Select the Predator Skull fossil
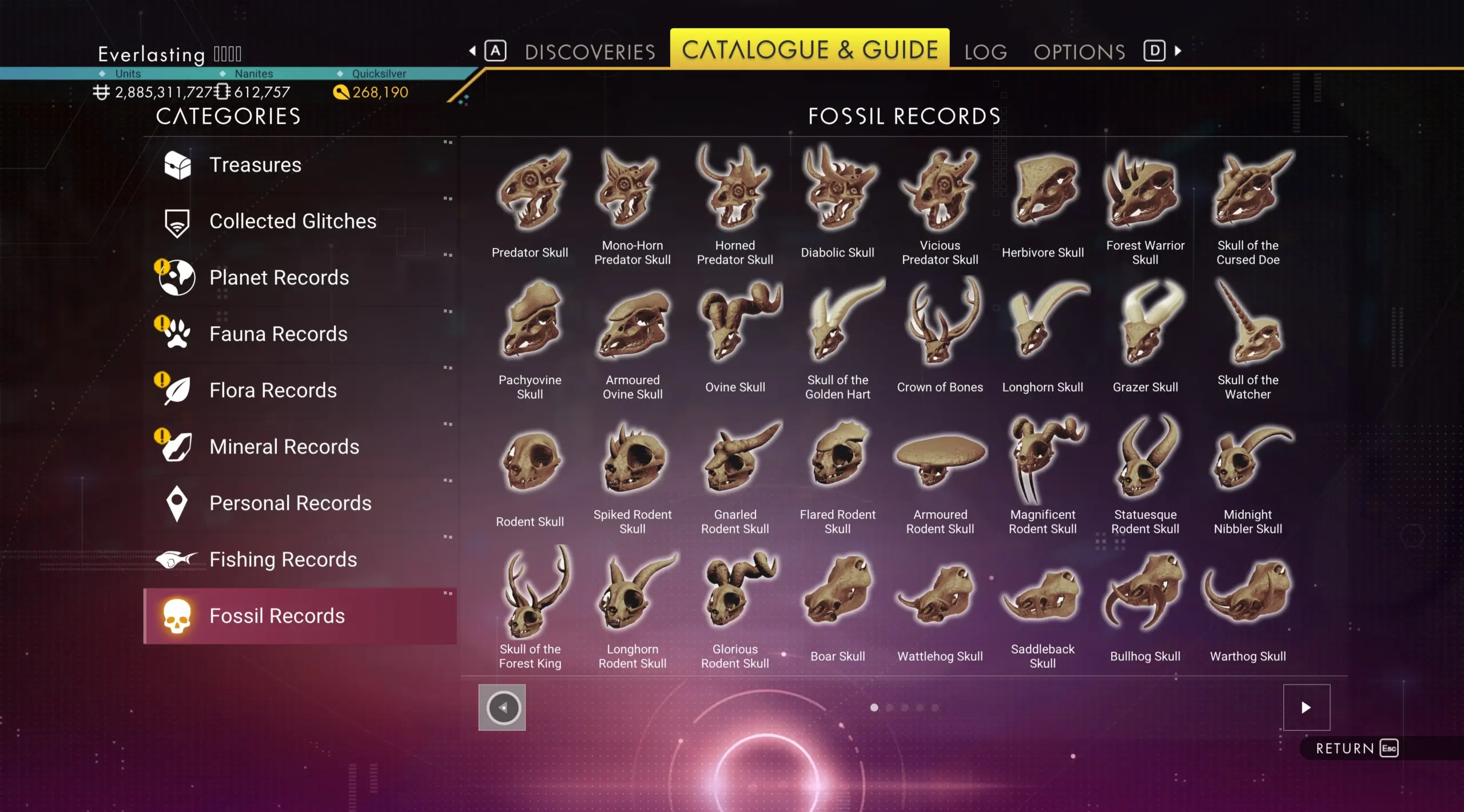Image resolution: width=1464 pixels, height=812 pixels. click(x=530, y=200)
